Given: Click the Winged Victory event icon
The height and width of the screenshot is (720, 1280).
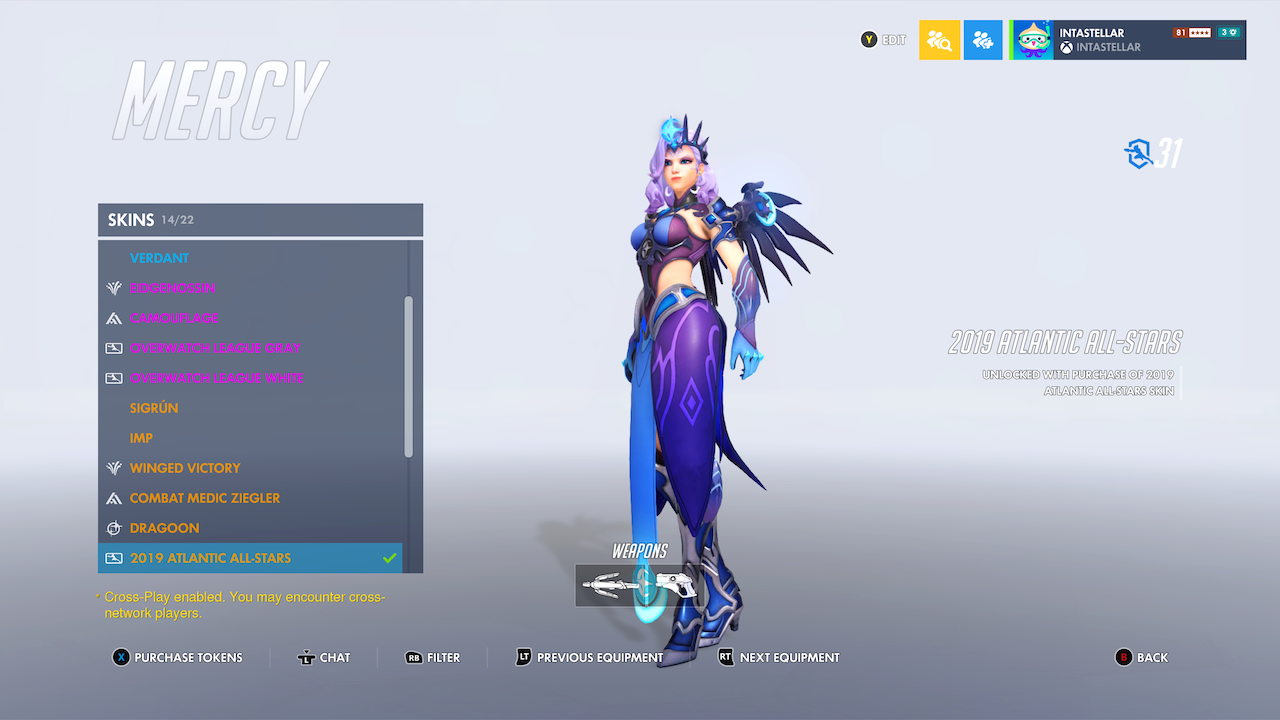Looking at the screenshot, I should [x=114, y=468].
